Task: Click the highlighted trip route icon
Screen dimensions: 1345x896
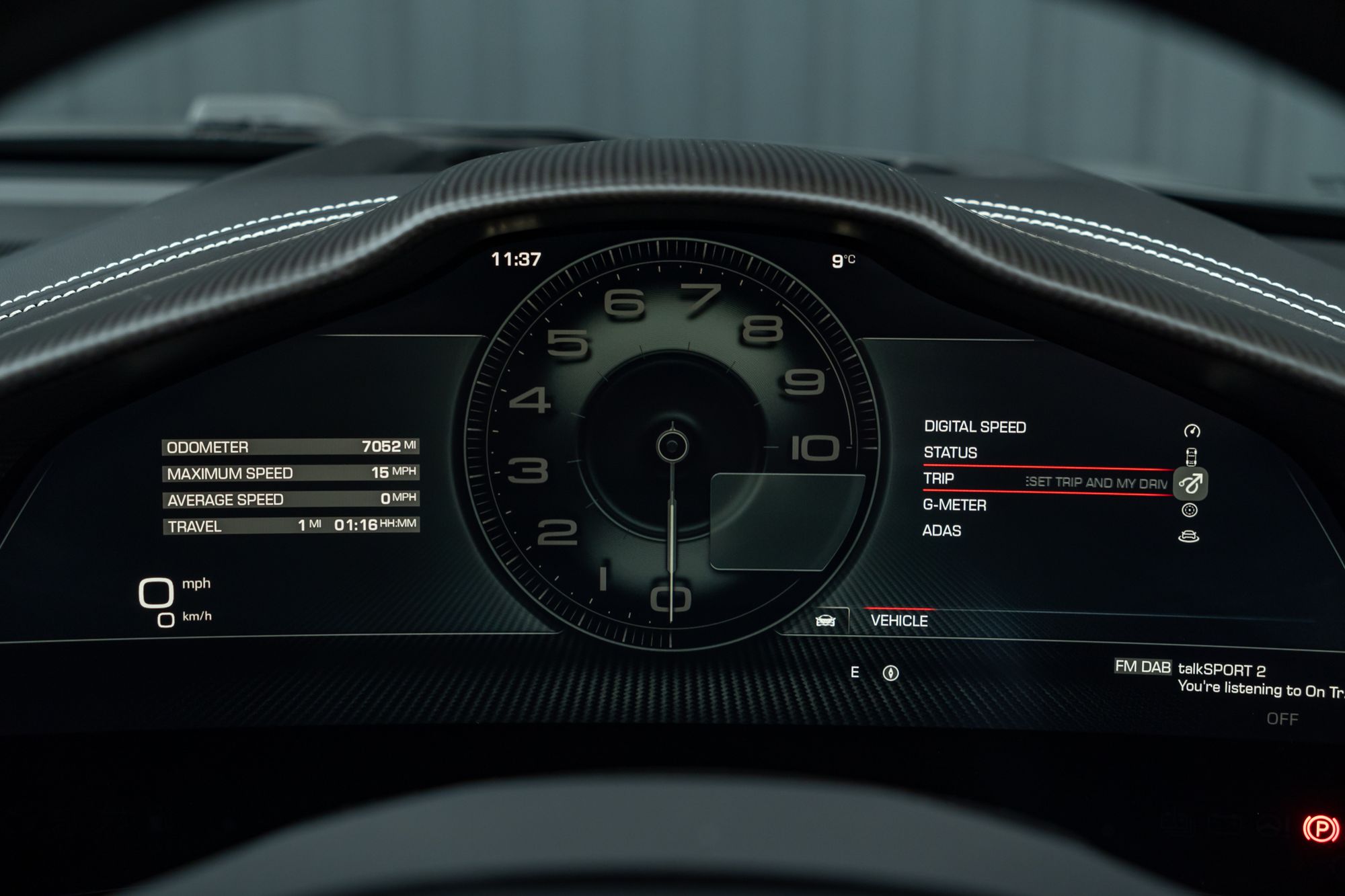Action: (x=1190, y=483)
